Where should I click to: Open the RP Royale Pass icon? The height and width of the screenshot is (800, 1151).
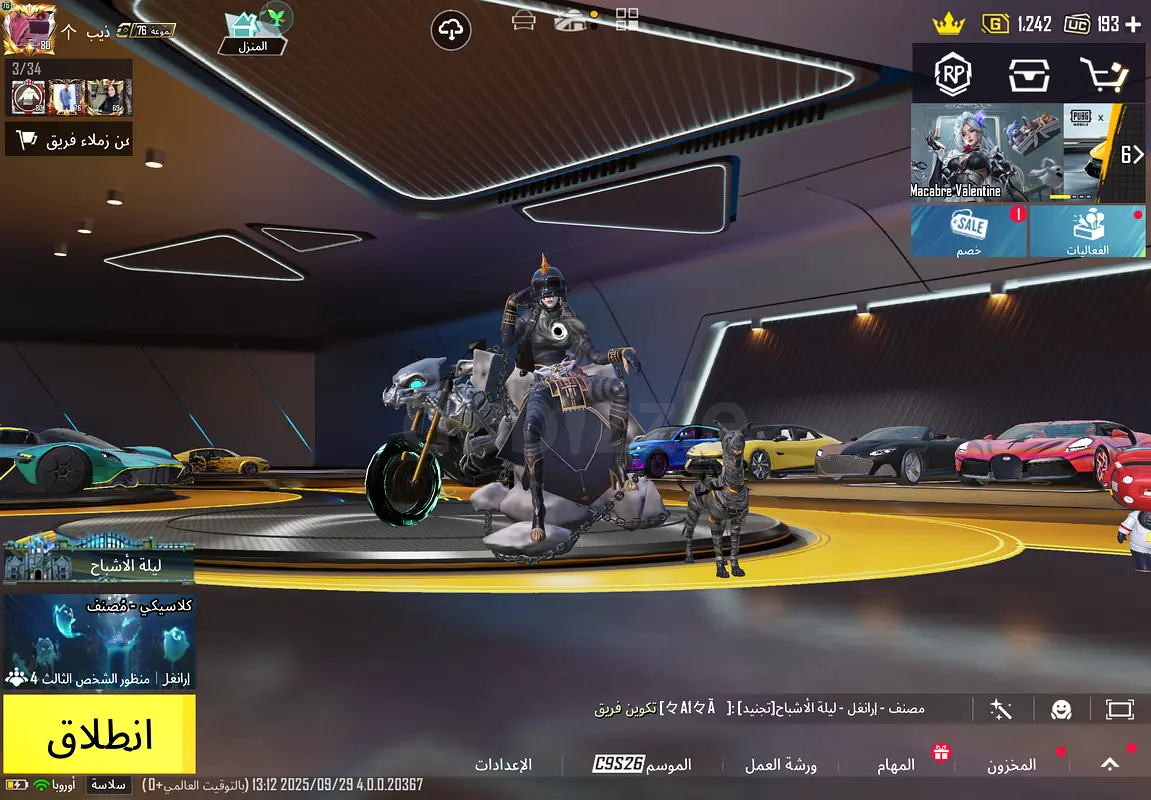[x=953, y=73]
